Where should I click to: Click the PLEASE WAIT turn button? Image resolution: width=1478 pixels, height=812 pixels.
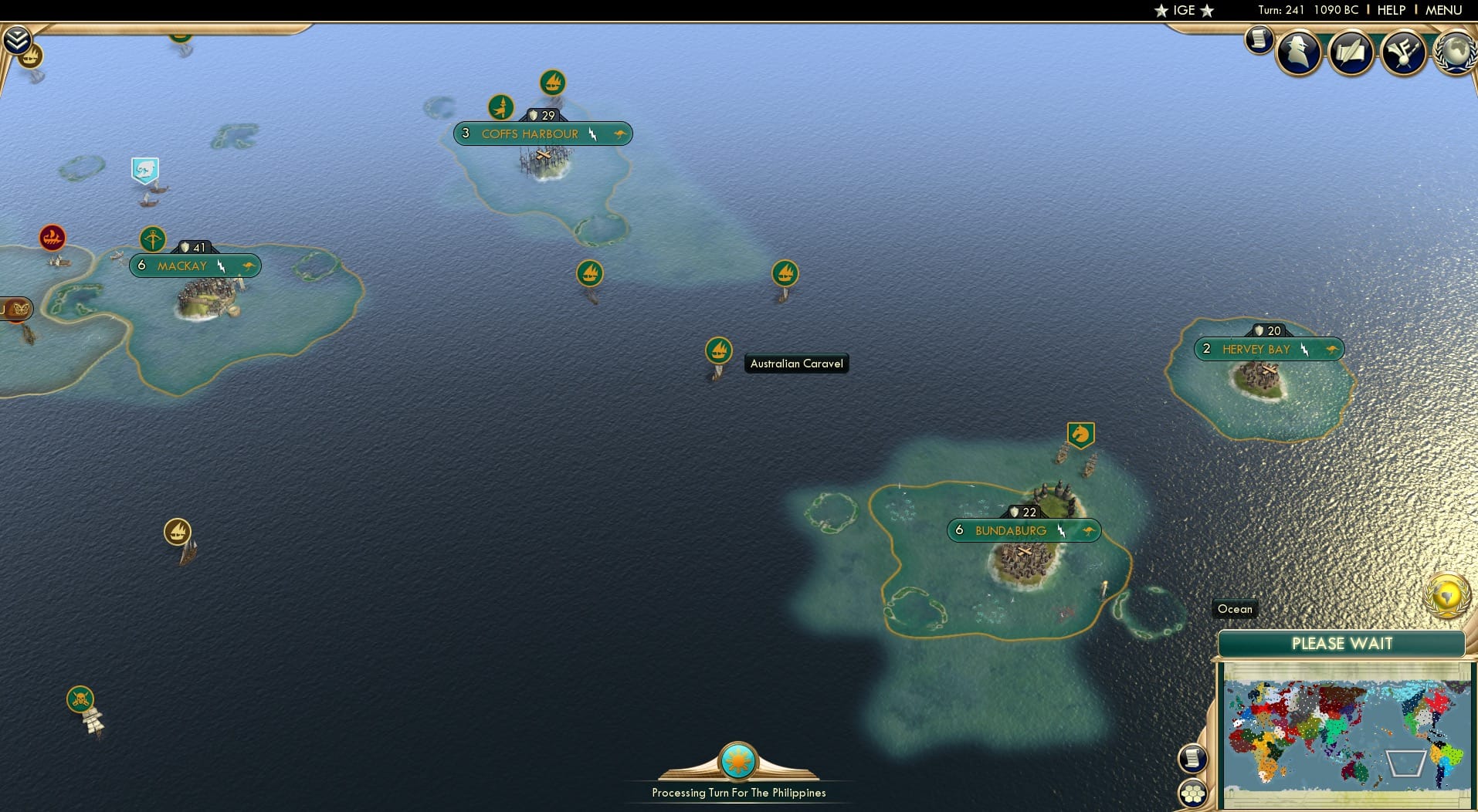(x=1344, y=643)
